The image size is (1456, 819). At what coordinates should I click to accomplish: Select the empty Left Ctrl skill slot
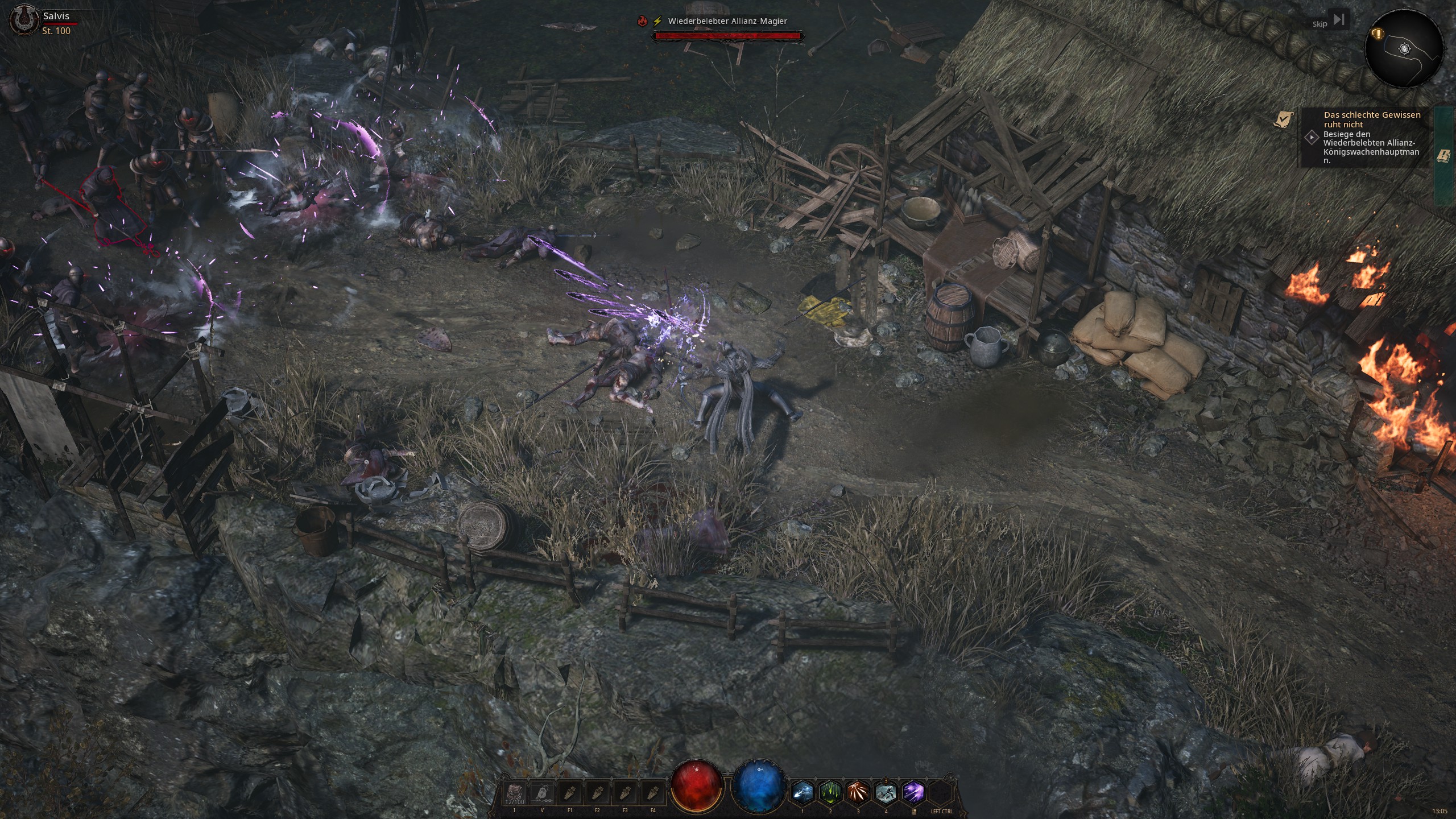point(941,793)
